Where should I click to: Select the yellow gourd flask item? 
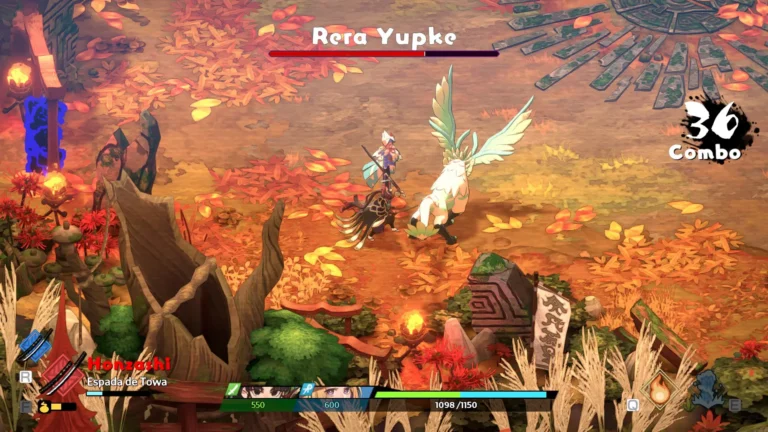click(44, 407)
